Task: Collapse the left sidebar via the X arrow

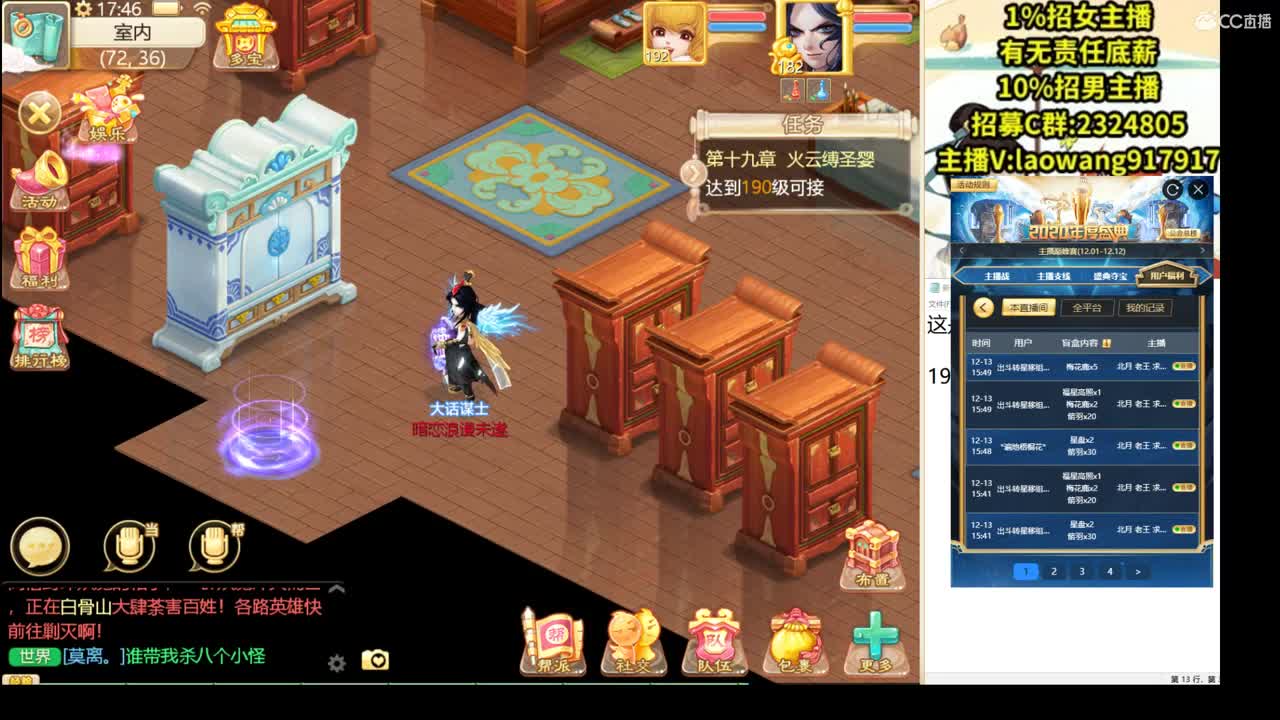Action: (x=38, y=113)
